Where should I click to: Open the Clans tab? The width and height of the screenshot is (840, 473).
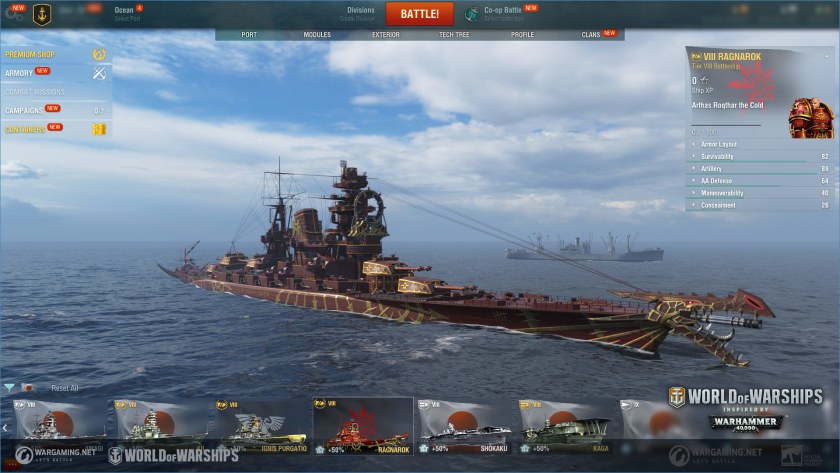point(591,35)
